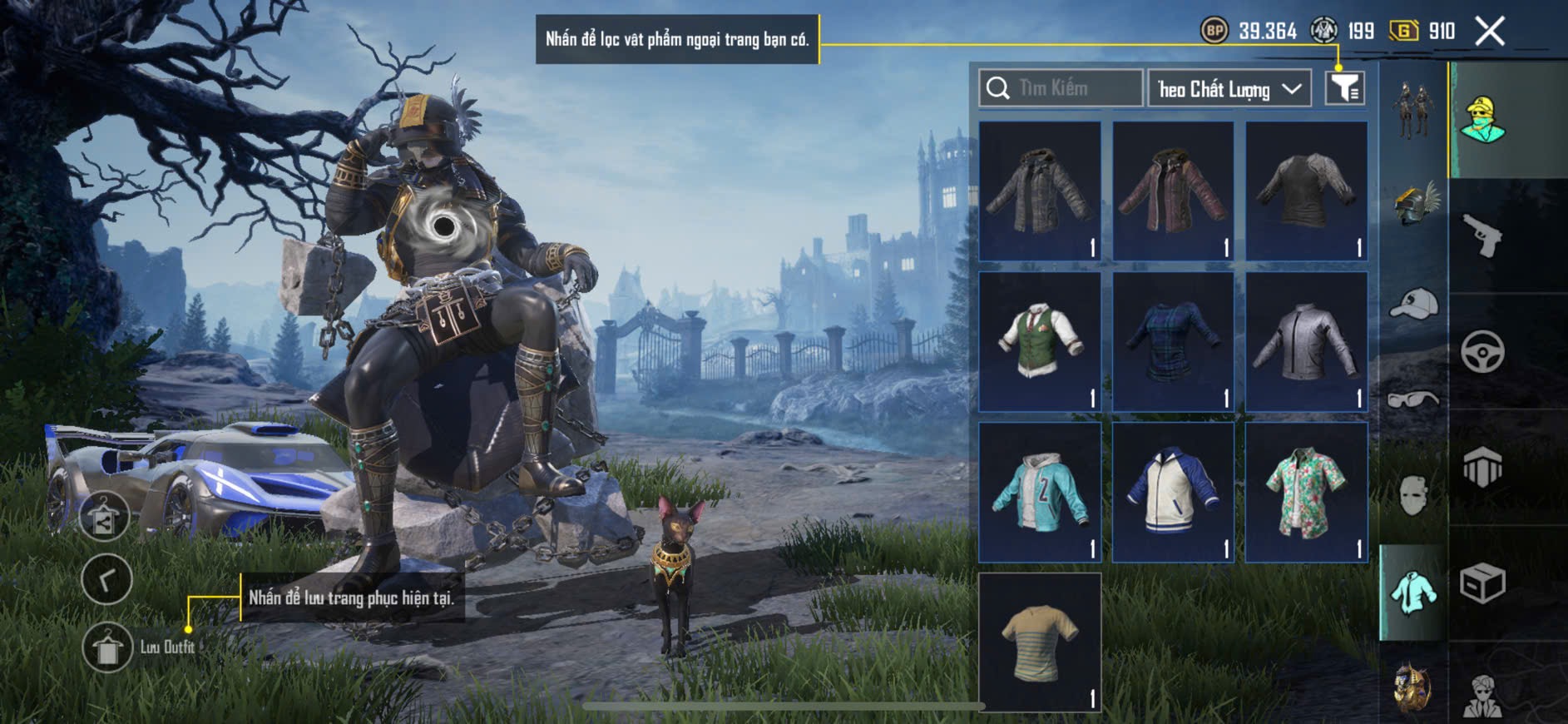Select the maroon leather jacket
The width and height of the screenshot is (1568, 724).
tap(1173, 191)
